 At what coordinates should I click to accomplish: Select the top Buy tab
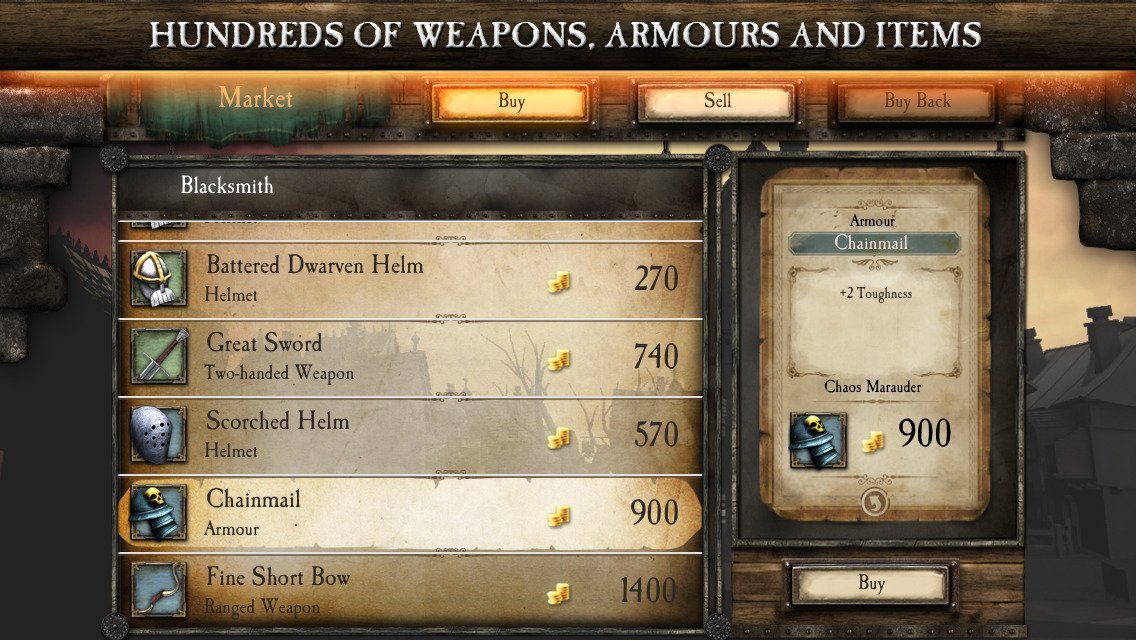[x=510, y=101]
